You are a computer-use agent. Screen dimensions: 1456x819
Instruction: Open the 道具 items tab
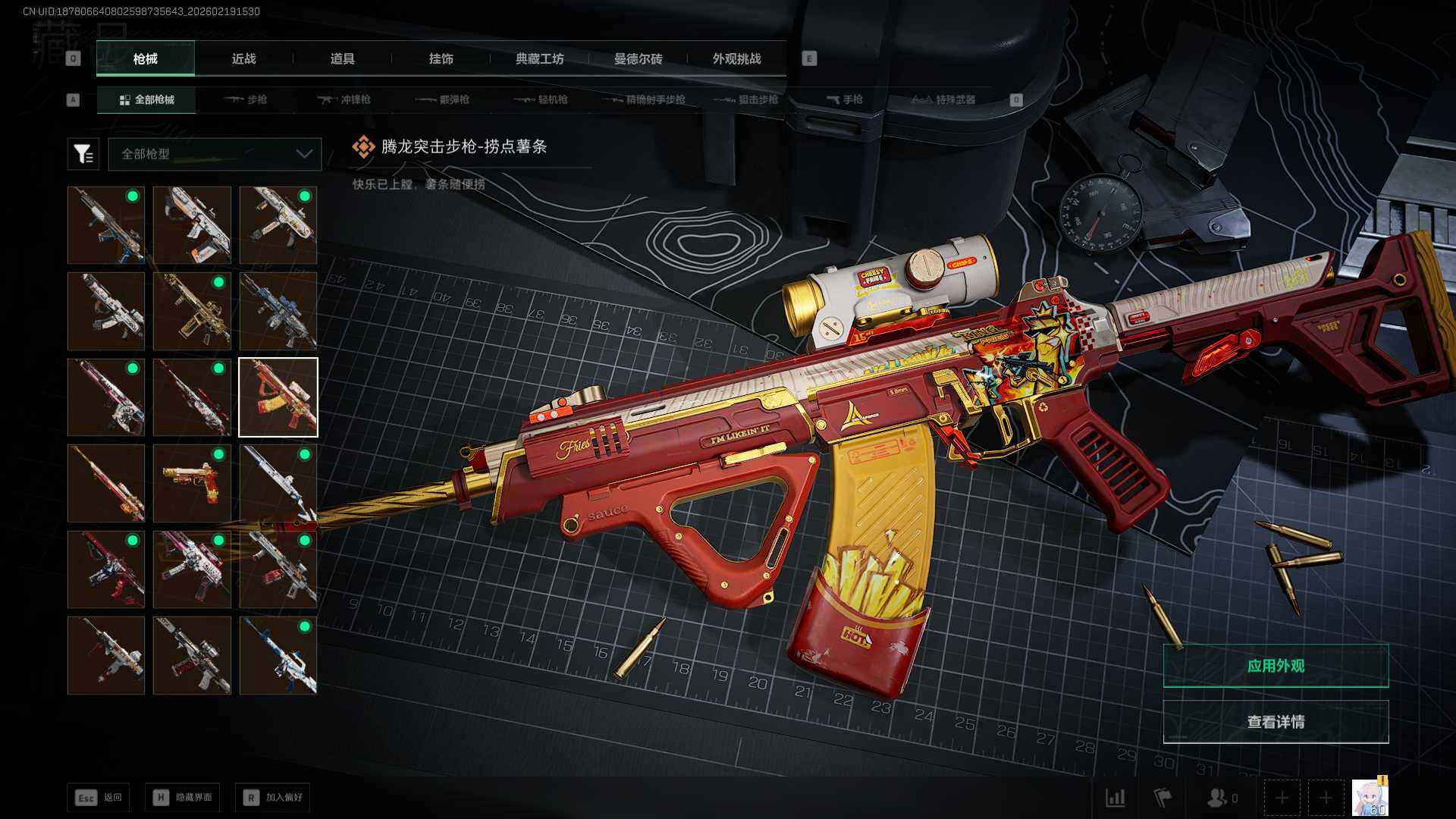click(x=342, y=58)
